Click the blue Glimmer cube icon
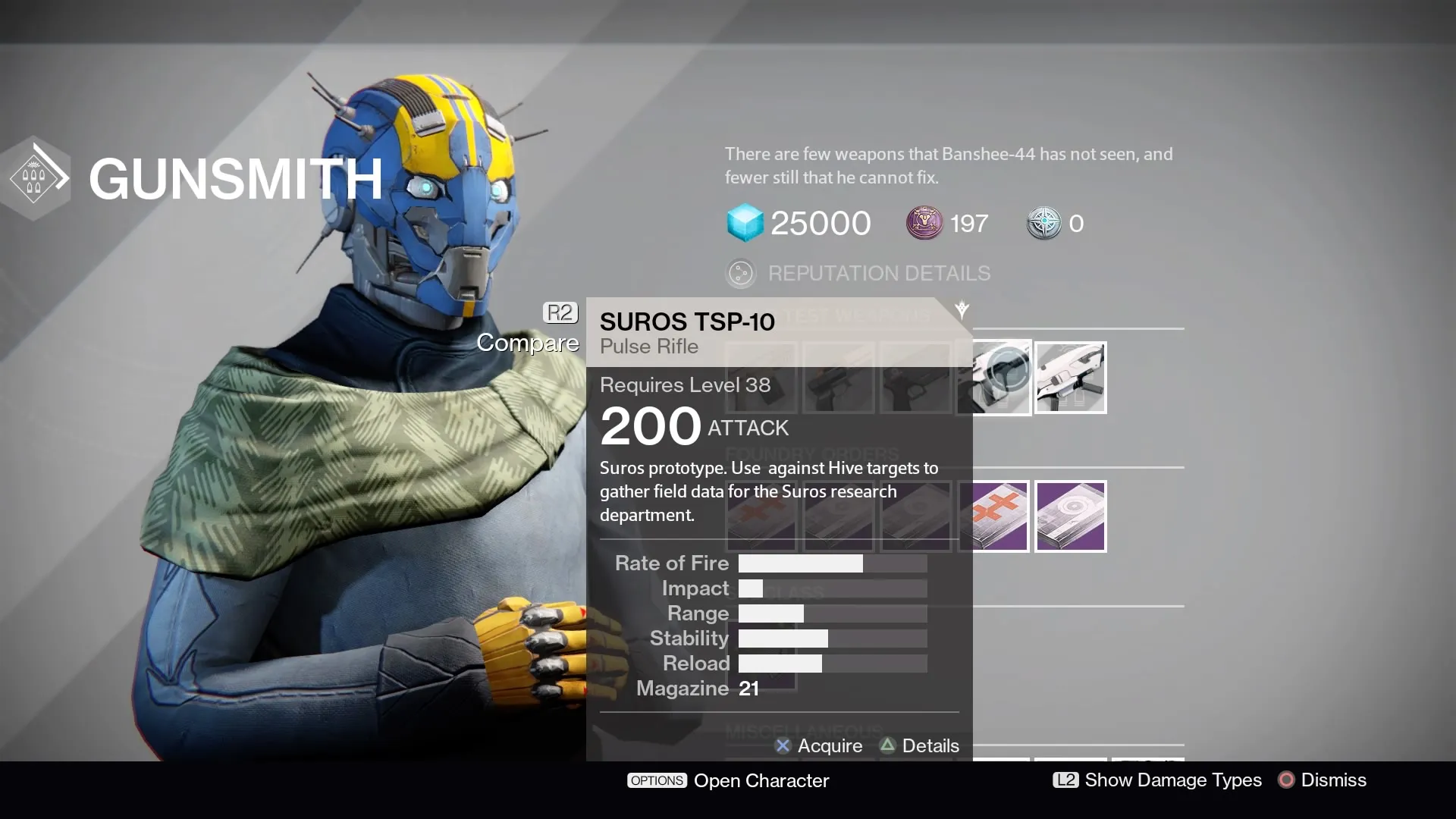 pos(746,222)
